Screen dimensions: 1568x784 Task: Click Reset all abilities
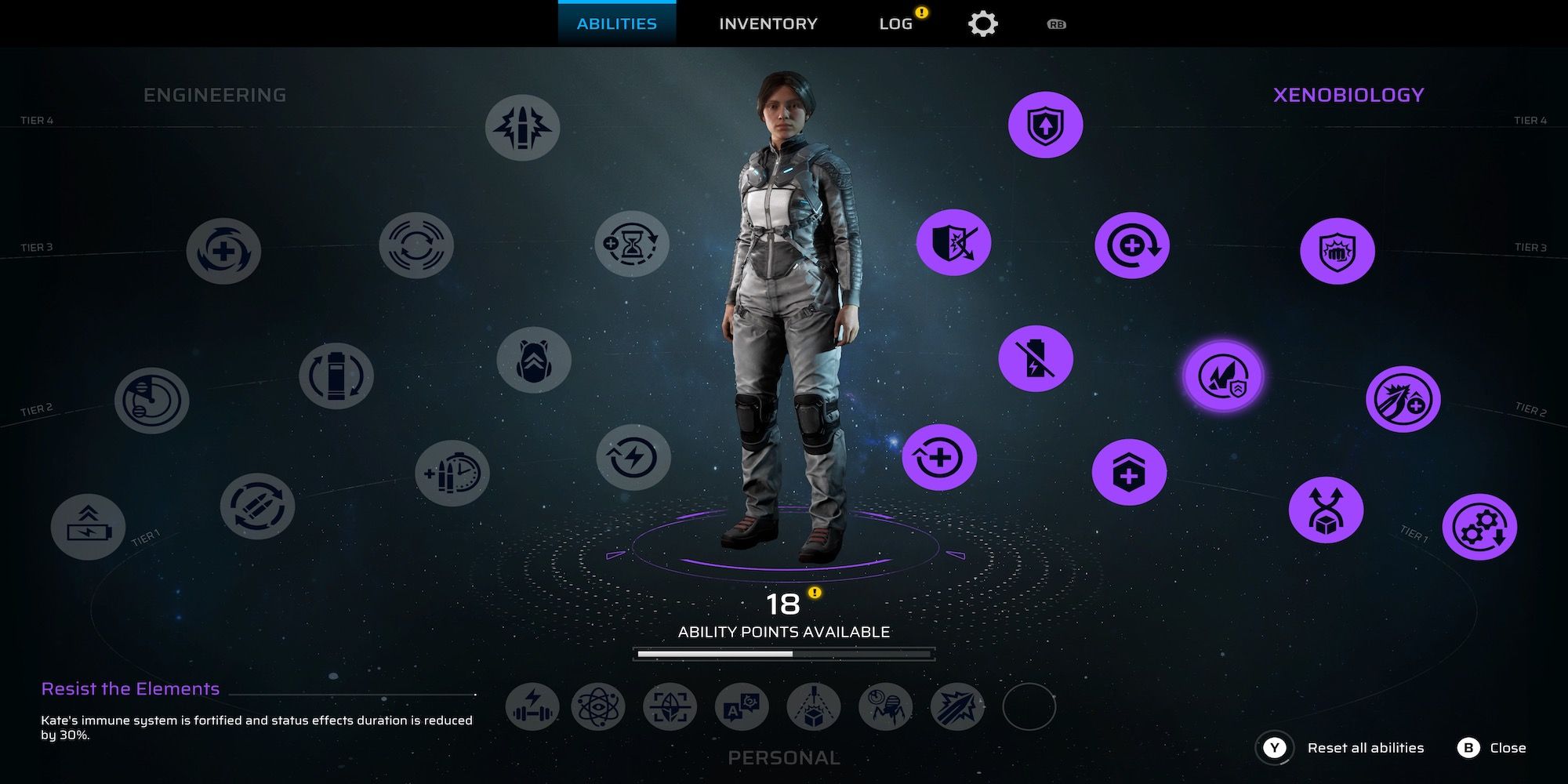click(x=1367, y=747)
